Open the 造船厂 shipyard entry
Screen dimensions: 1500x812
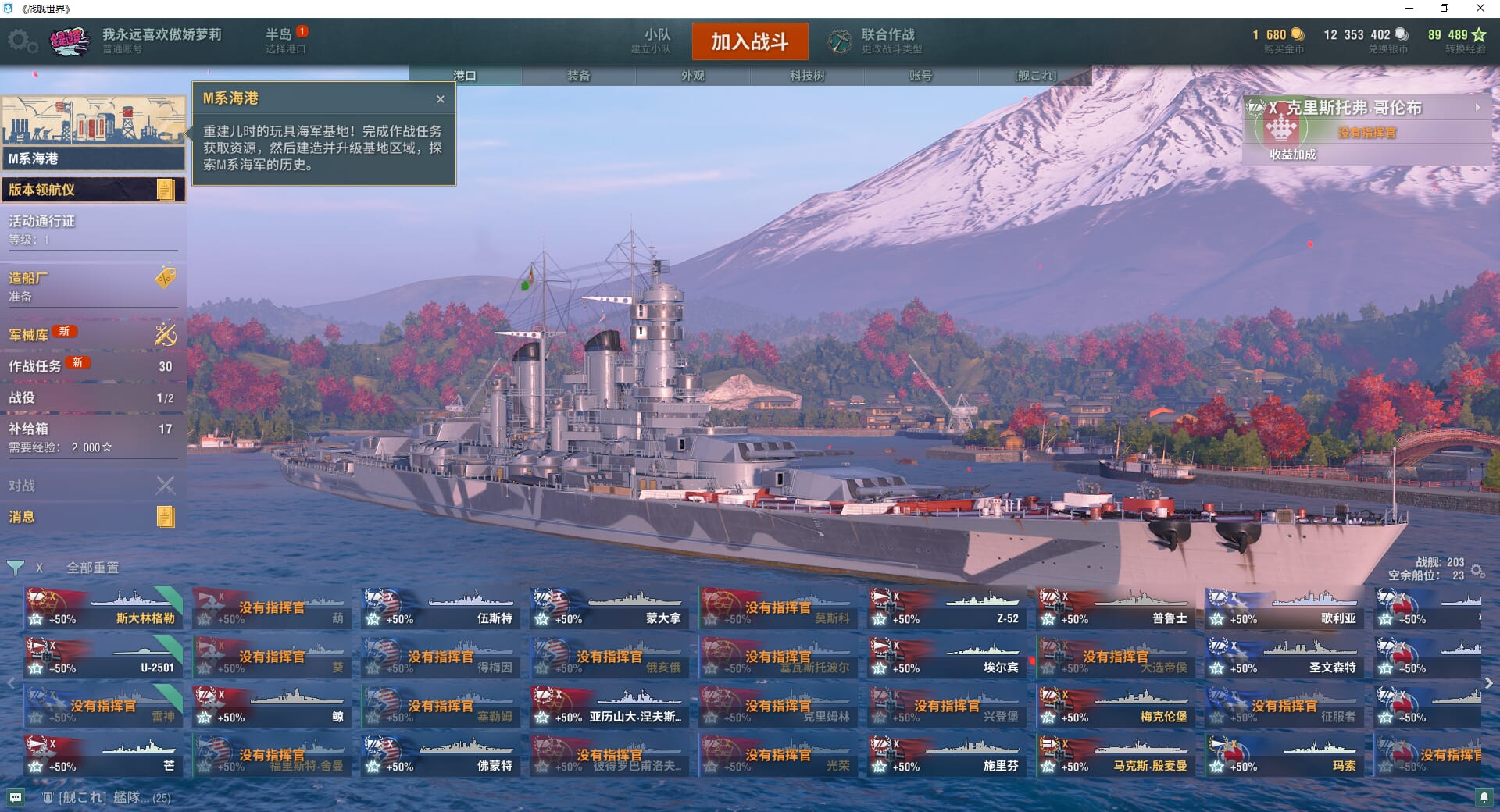(92, 286)
